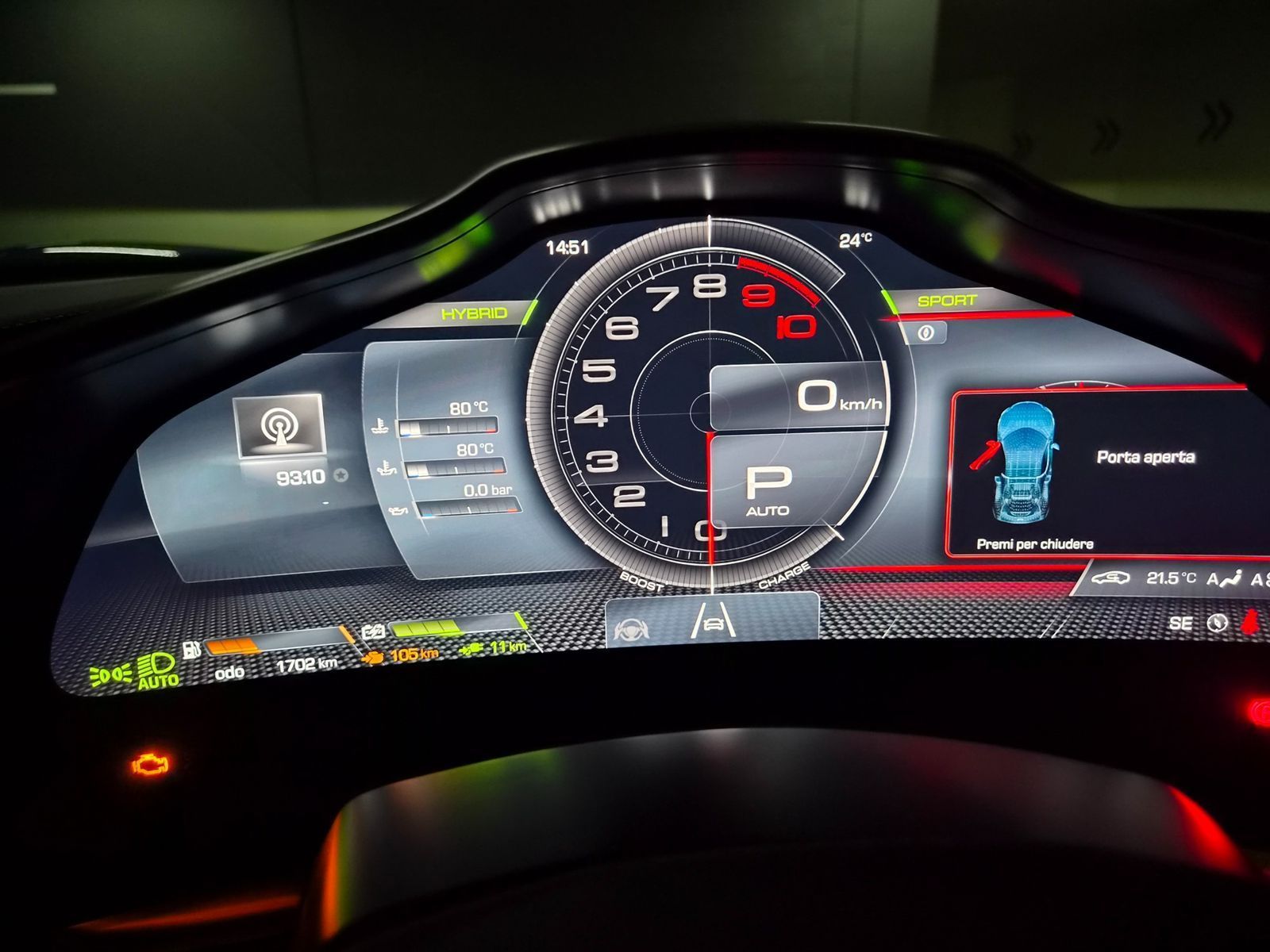Viewport: 1270px width, 952px height.
Task: Open the radio antenna widget
Action: tap(278, 427)
